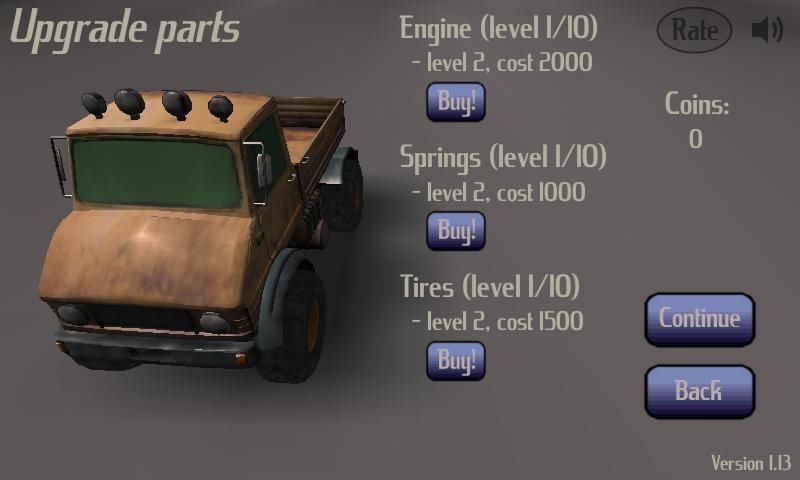This screenshot has height=480, width=800.
Task: Buy the Engine level 2 upgrade
Action: point(456,102)
